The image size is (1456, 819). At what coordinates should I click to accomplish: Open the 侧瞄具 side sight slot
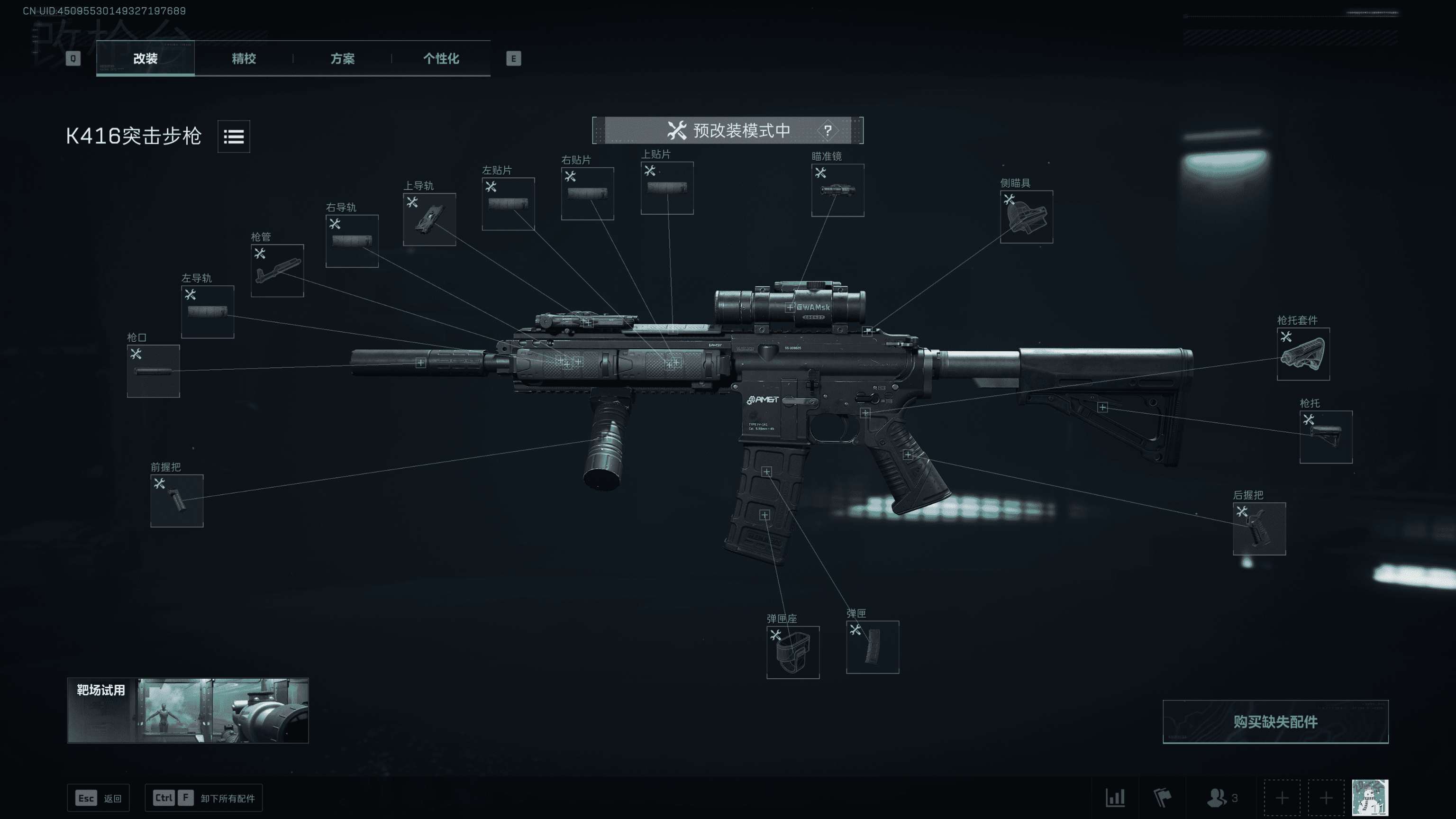pos(1026,217)
